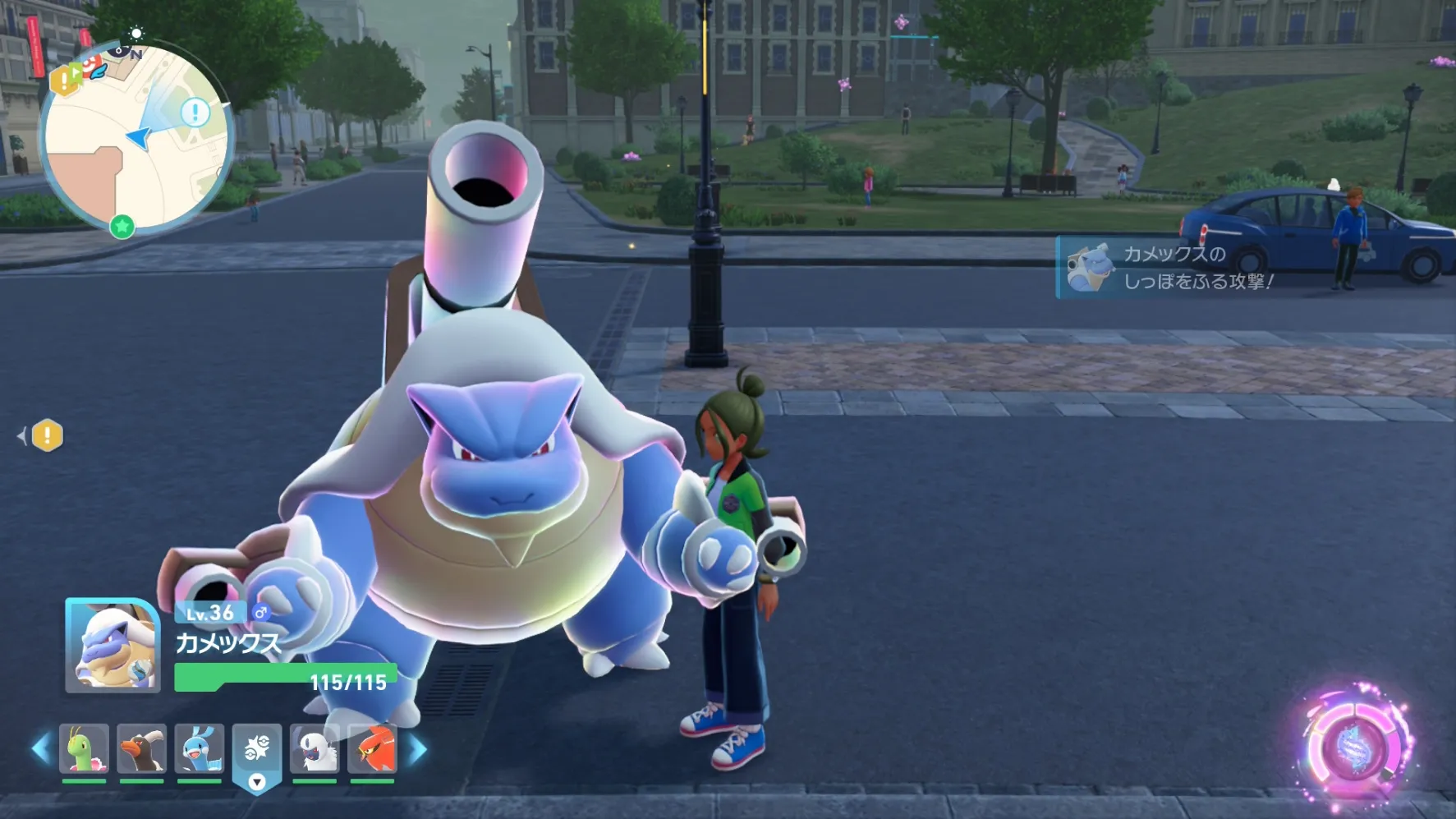
Task: Switch to Meganium in the party bar
Action: pyautogui.click(x=84, y=749)
